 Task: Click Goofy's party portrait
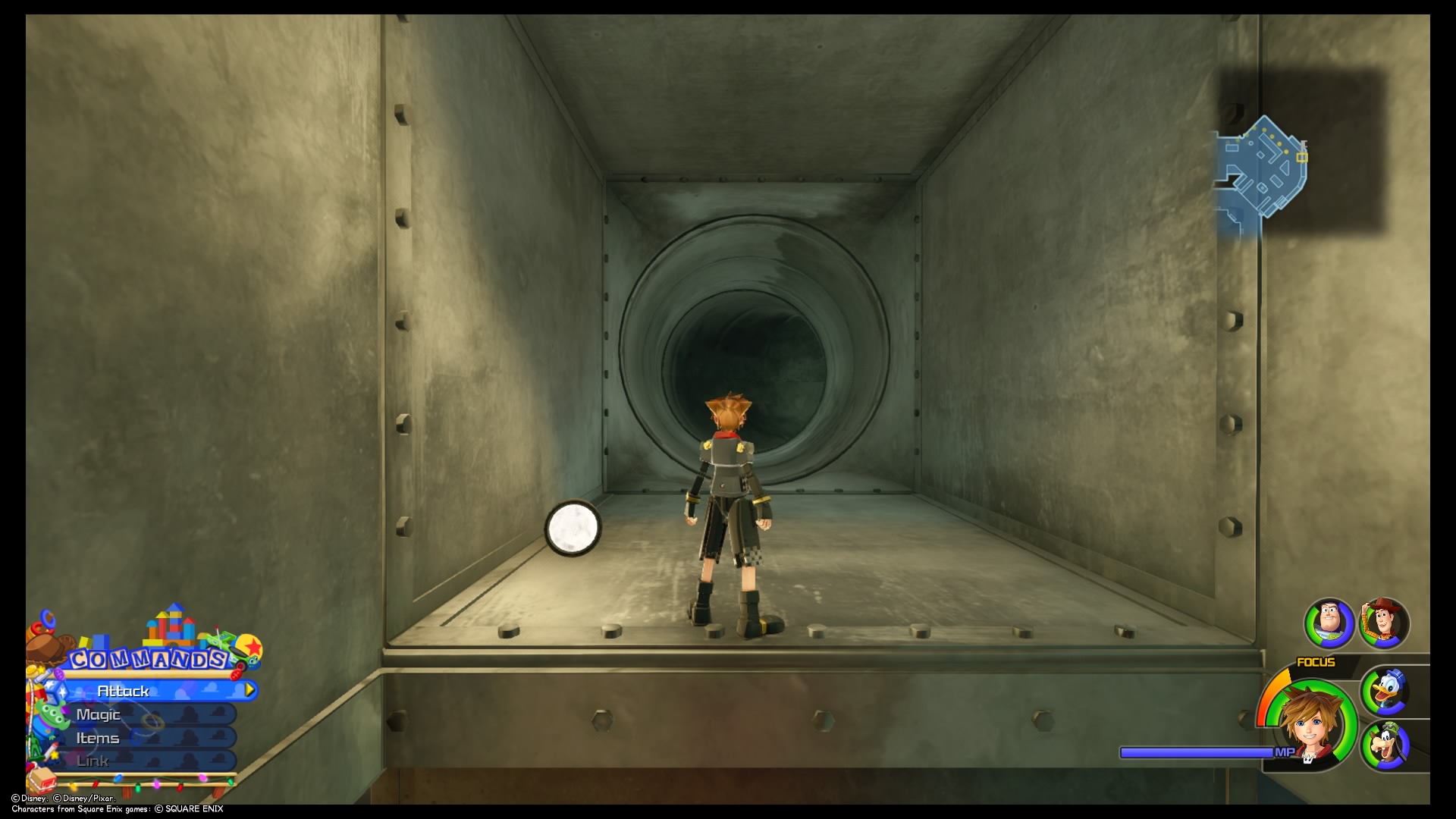1386,746
